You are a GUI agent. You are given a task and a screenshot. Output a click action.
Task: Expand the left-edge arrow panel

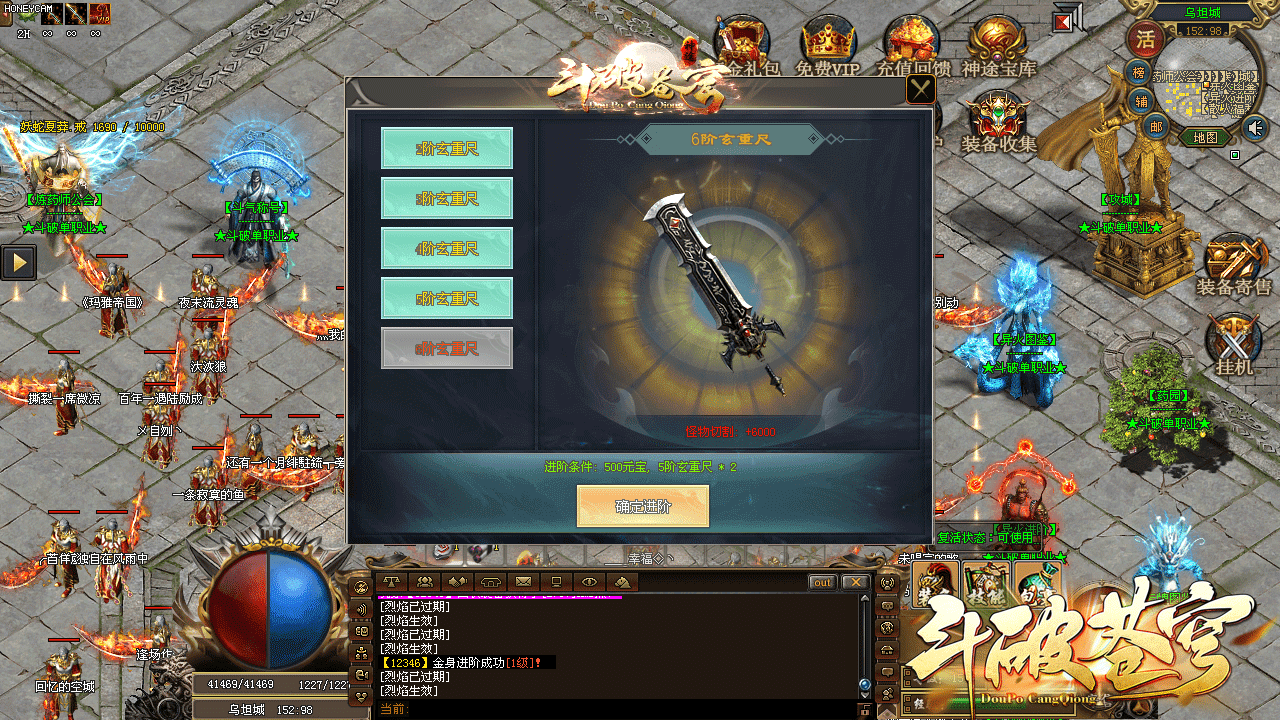(x=19, y=262)
